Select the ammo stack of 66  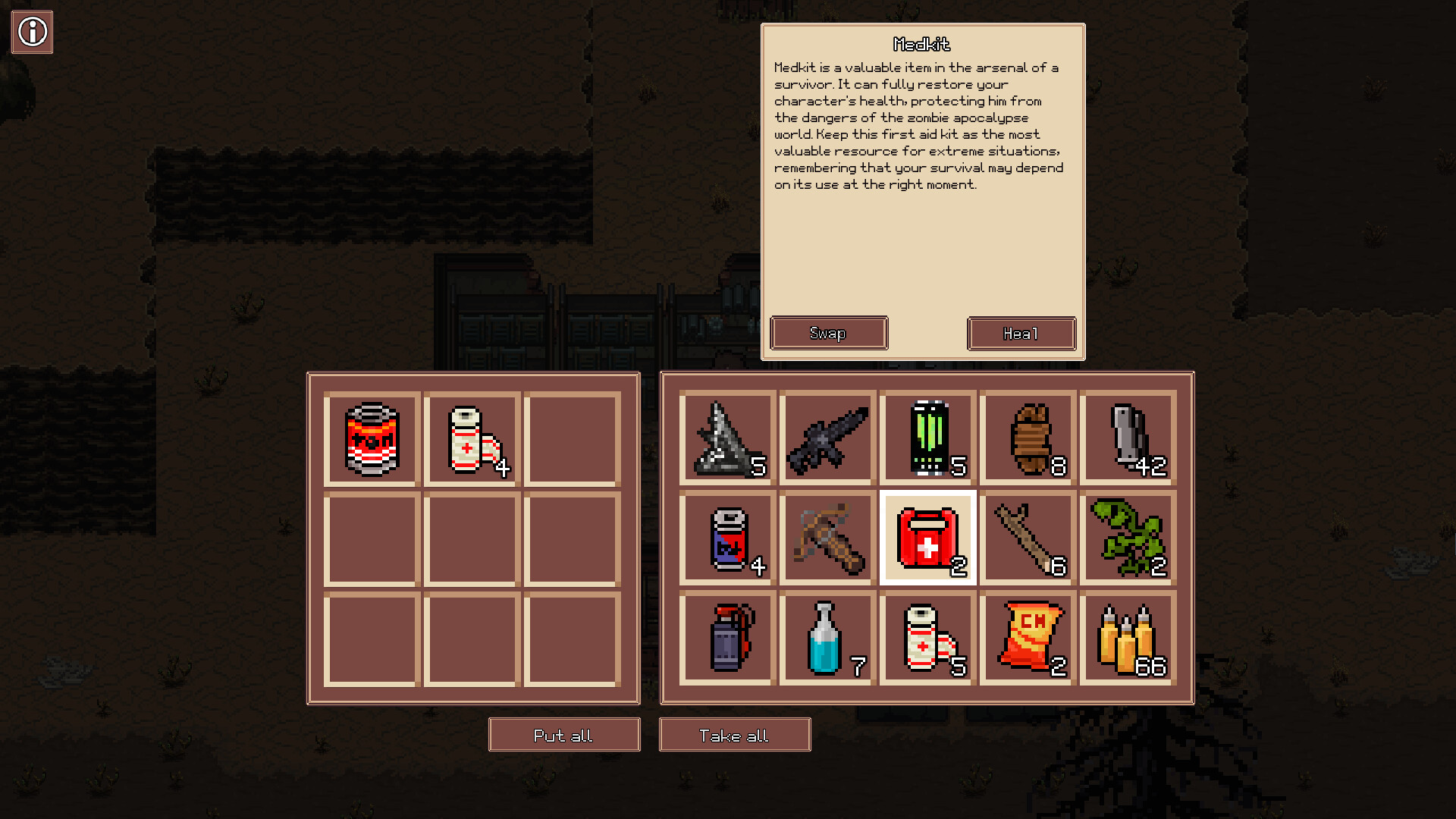pos(1128,637)
